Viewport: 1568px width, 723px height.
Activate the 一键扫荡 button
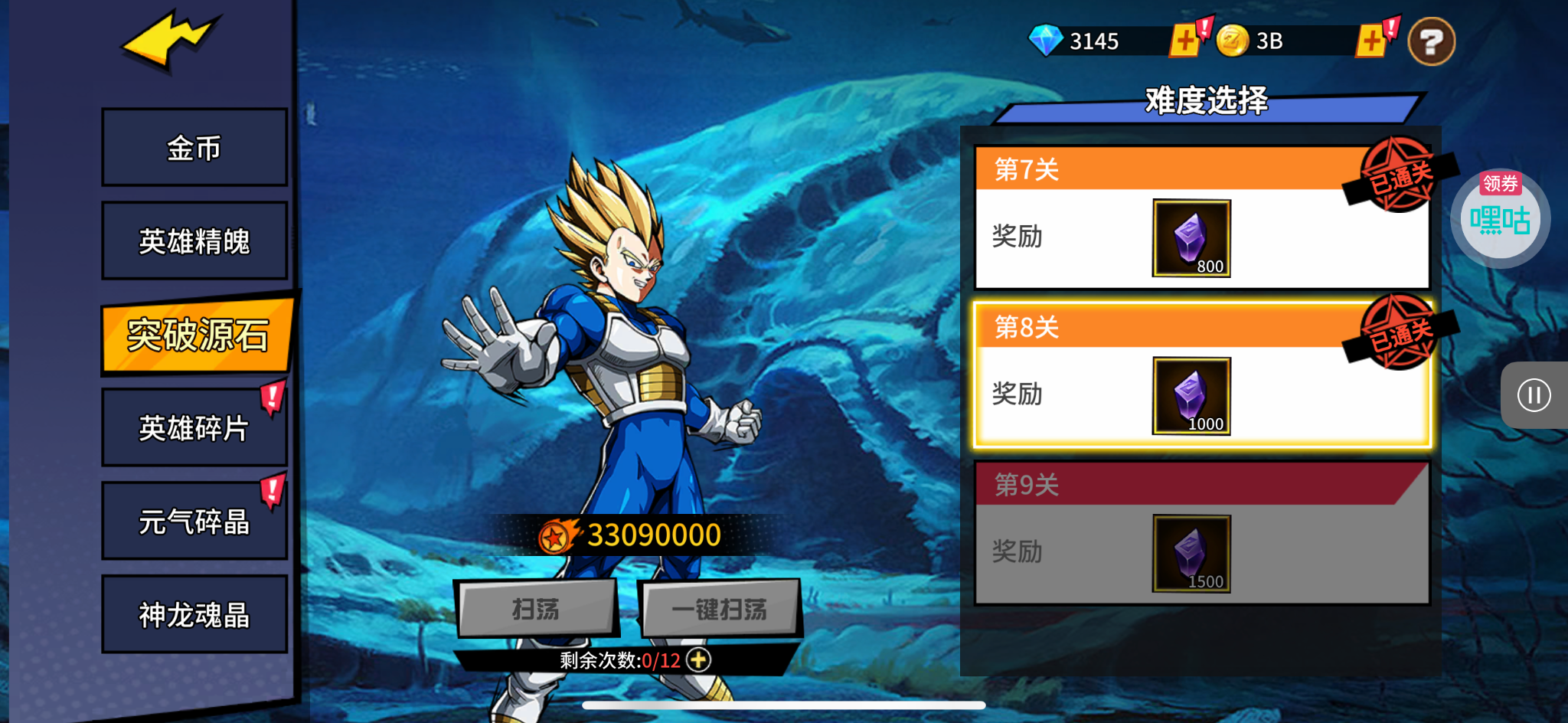[720, 609]
